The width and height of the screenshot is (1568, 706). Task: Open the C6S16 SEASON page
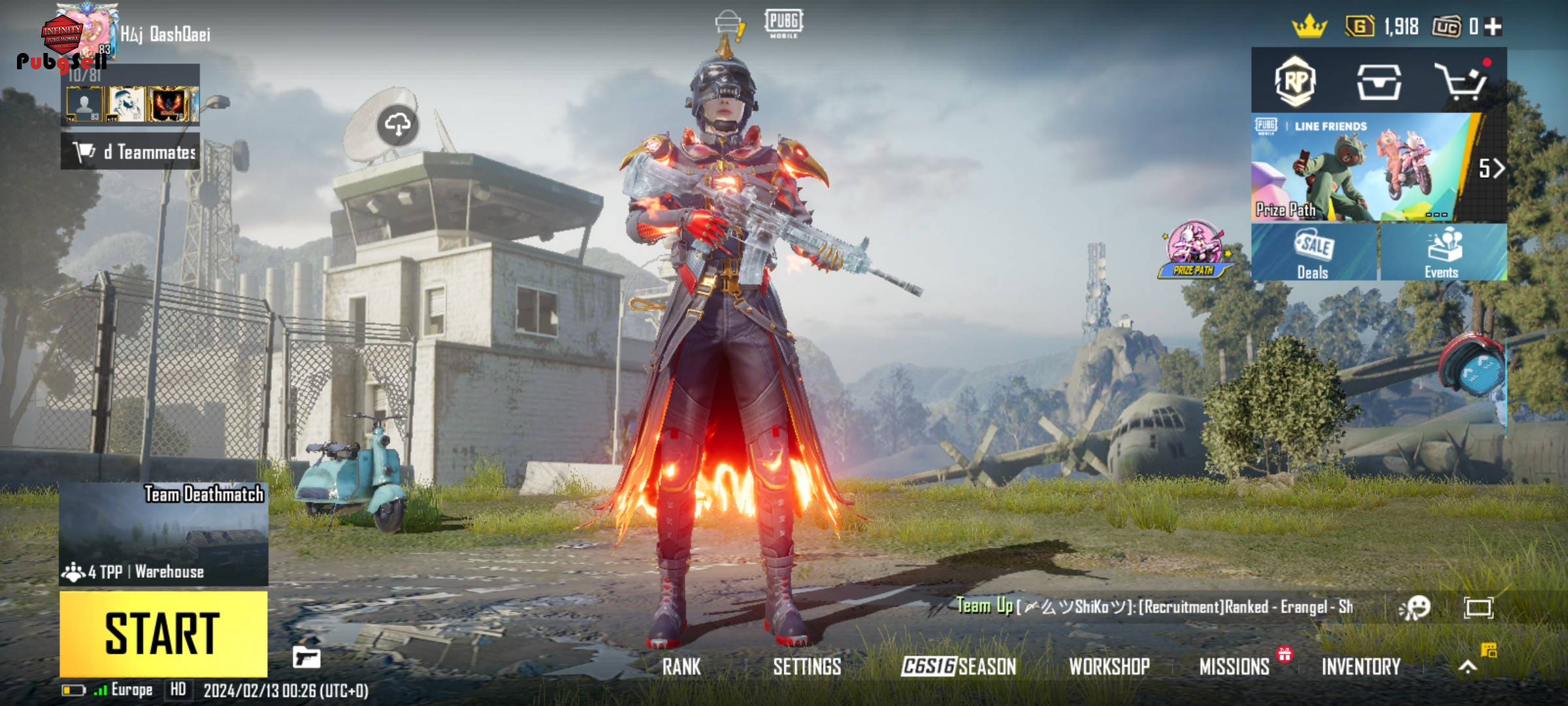[958, 667]
